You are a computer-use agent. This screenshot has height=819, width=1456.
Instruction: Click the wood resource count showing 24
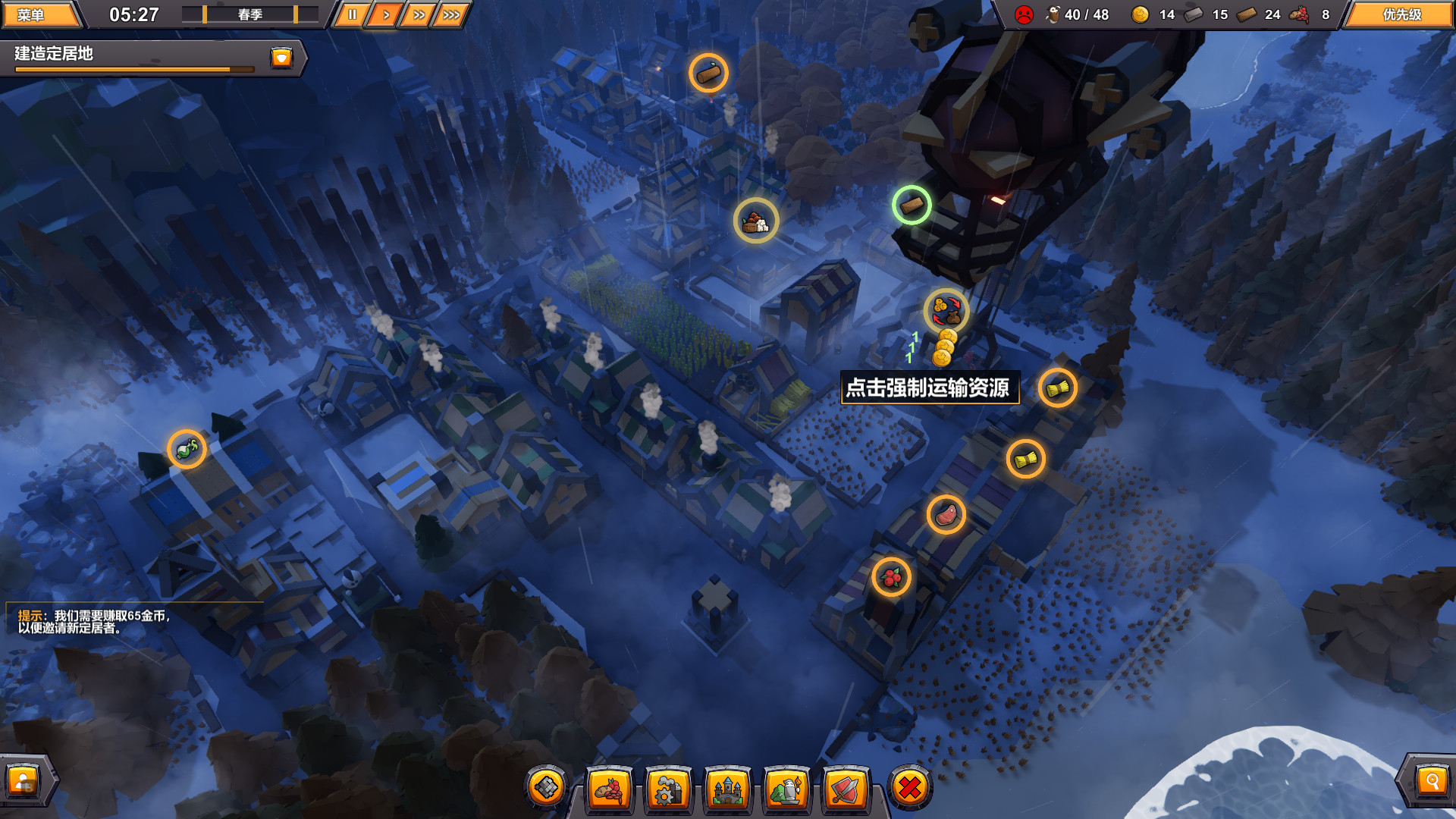[1257, 14]
